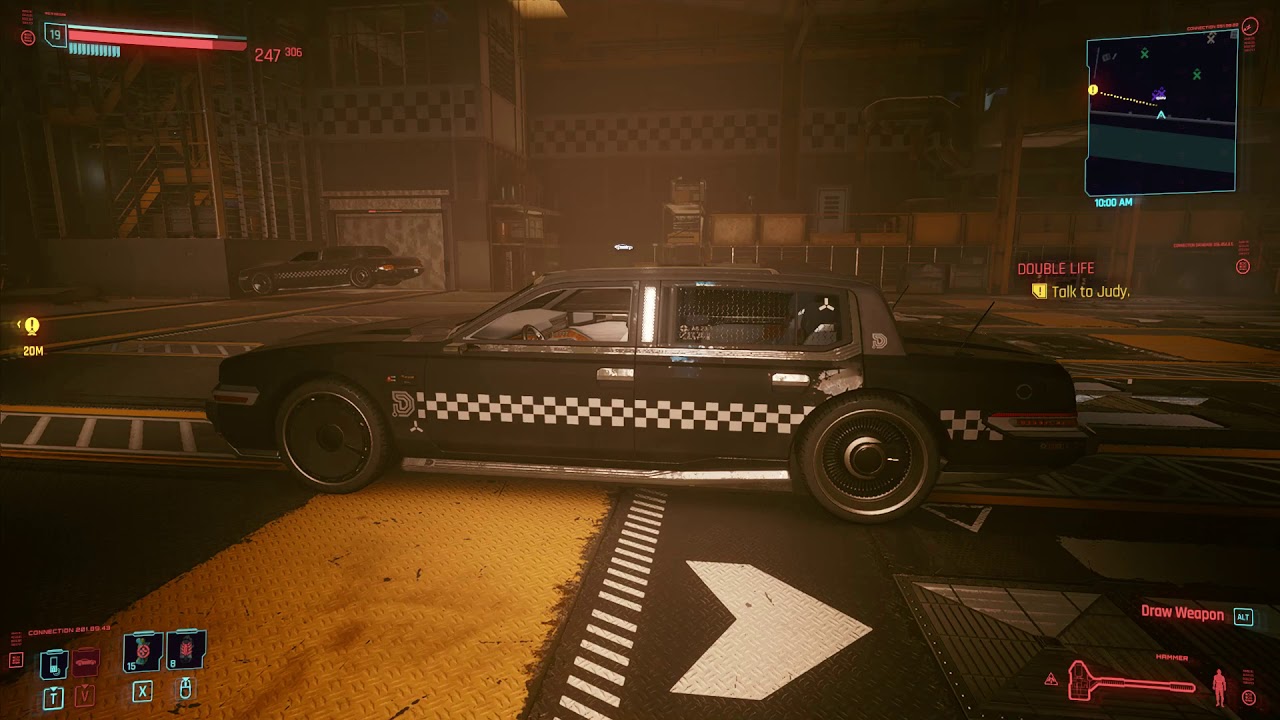Click the body silhouette status icon
Image resolution: width=1280 pixels, height=720 pixels.
pos(1219,686)
